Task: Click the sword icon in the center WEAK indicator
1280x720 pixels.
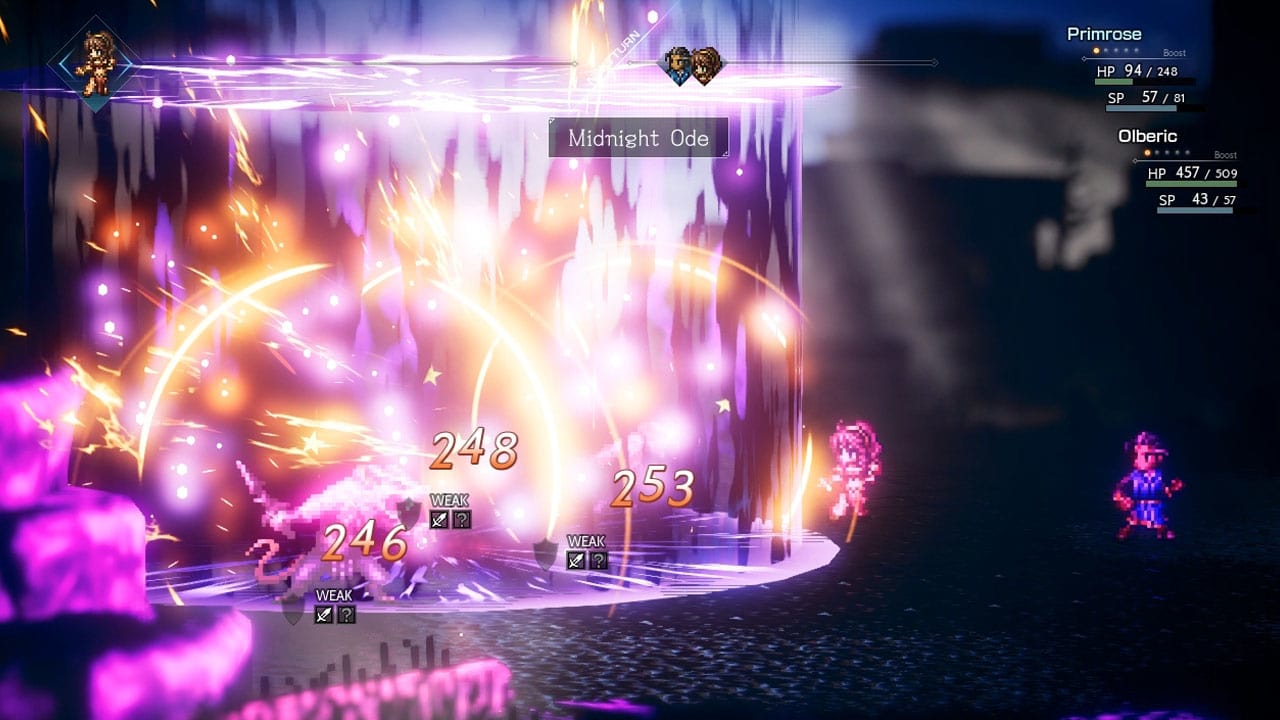Action: pos(438,519)
